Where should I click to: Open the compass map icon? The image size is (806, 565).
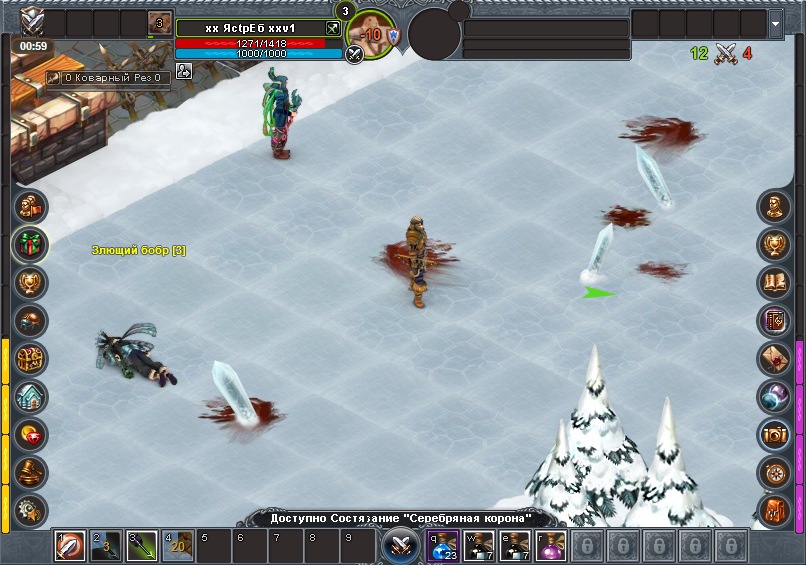pyautogui.click(x=774, y=472)
